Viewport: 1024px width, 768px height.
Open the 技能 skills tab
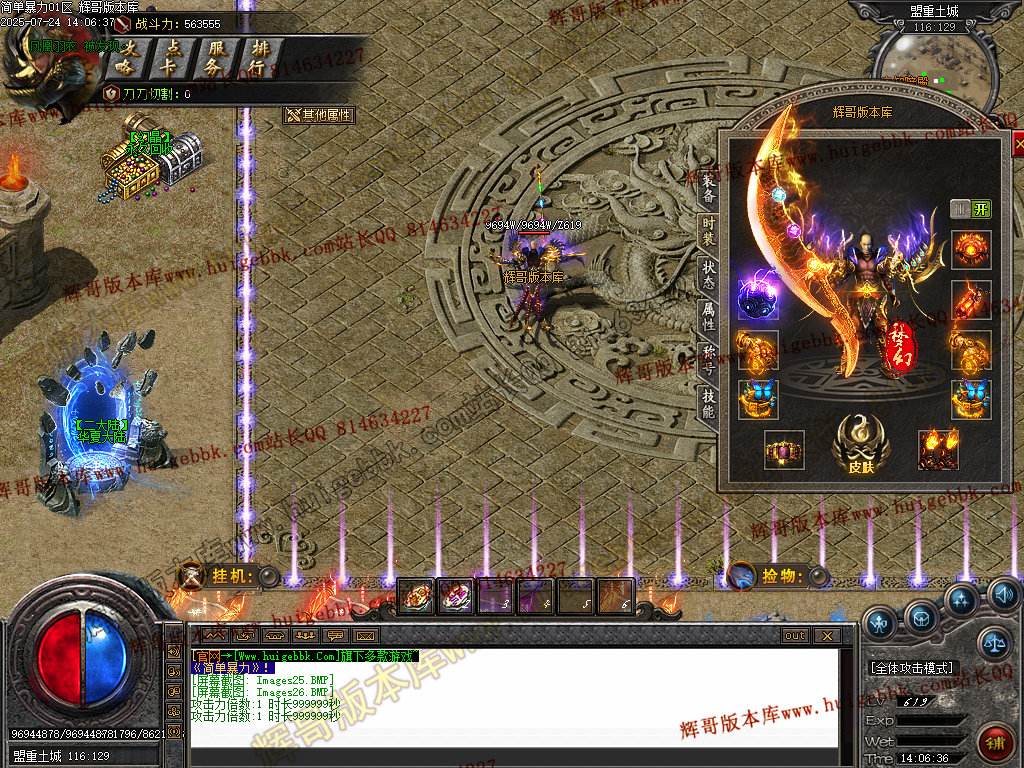tap(708, 402)
